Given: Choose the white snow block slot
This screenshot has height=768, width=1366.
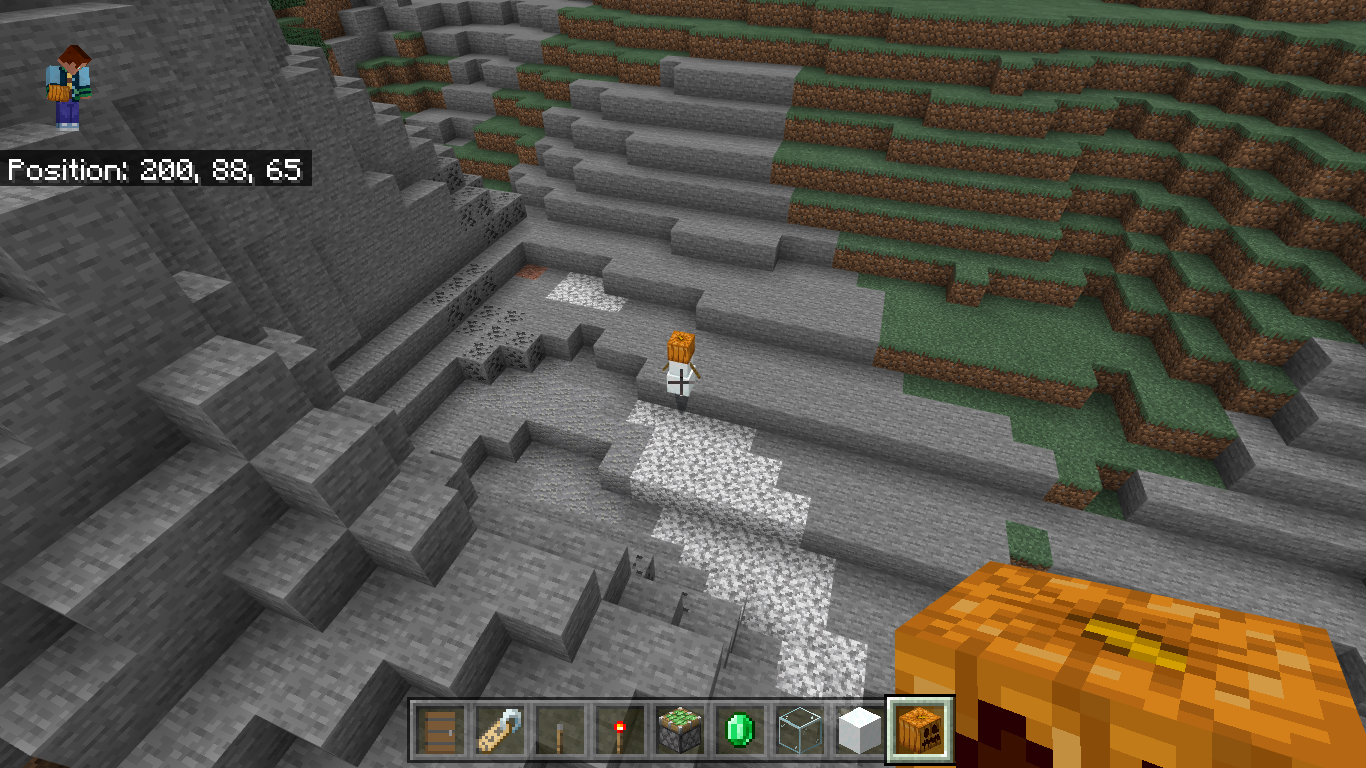Looking at the screenshot, I should [x=860, y=731].
